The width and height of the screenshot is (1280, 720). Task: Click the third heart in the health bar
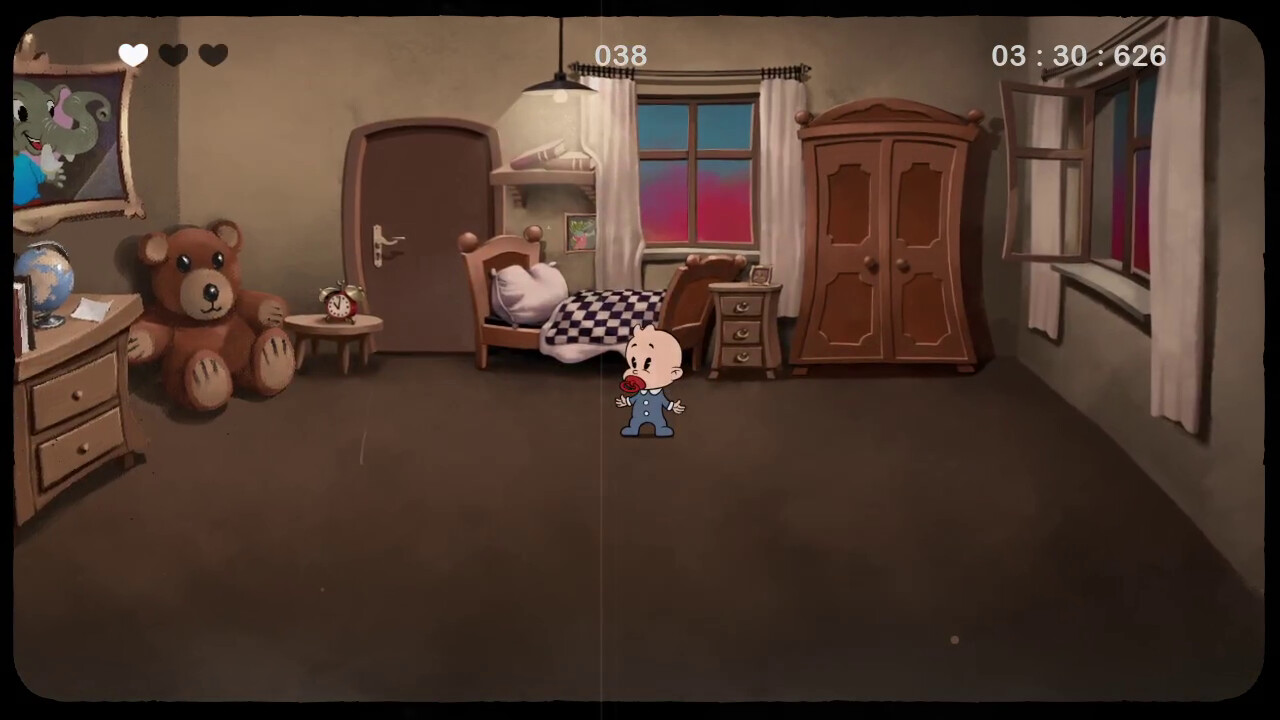coord(212,56)
